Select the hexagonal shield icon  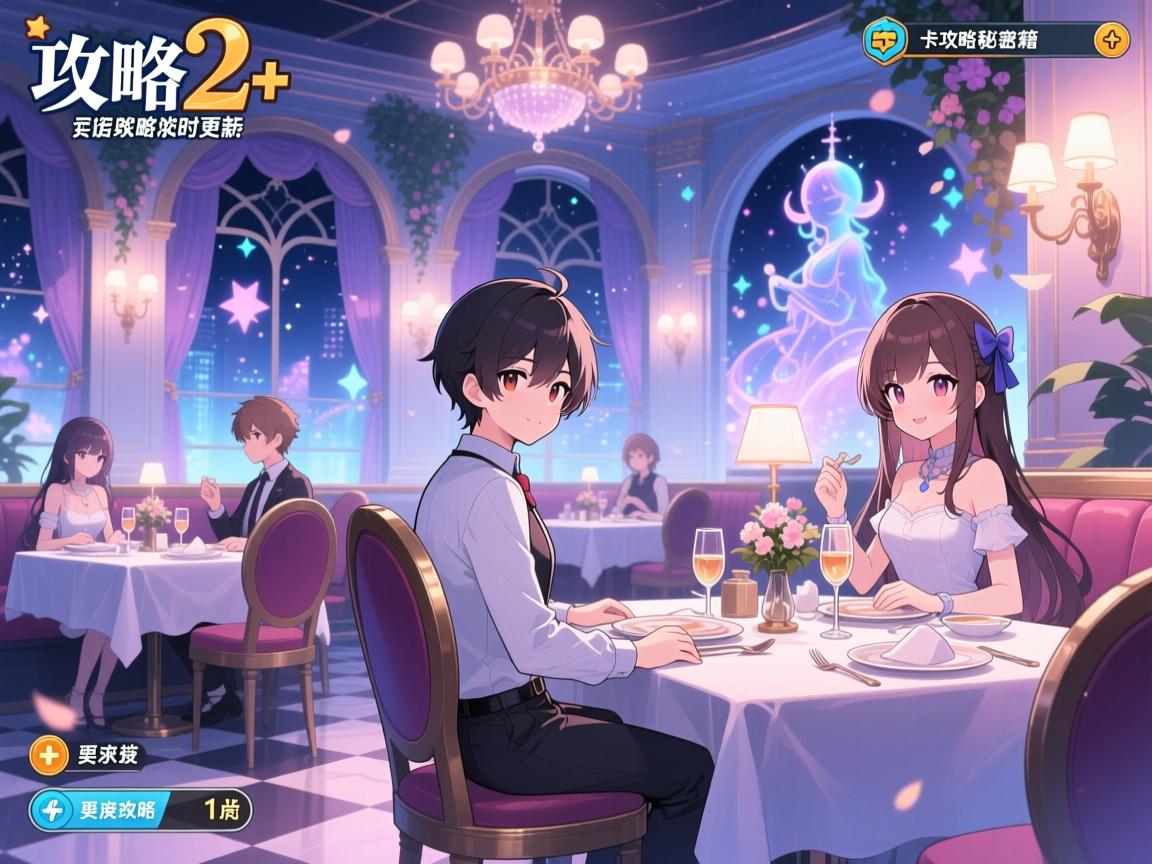[884, 41]
